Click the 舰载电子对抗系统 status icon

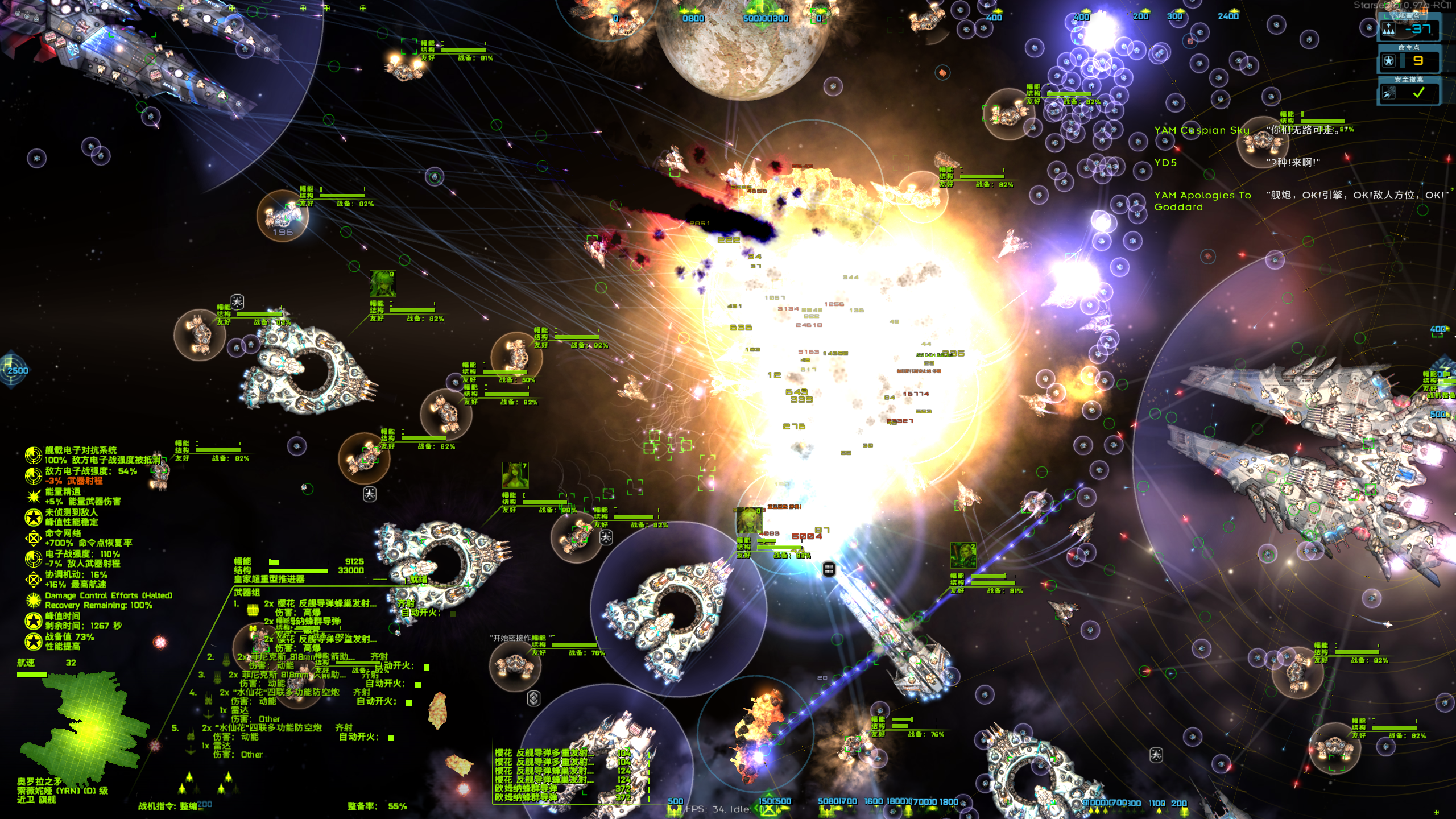point(33,454)
